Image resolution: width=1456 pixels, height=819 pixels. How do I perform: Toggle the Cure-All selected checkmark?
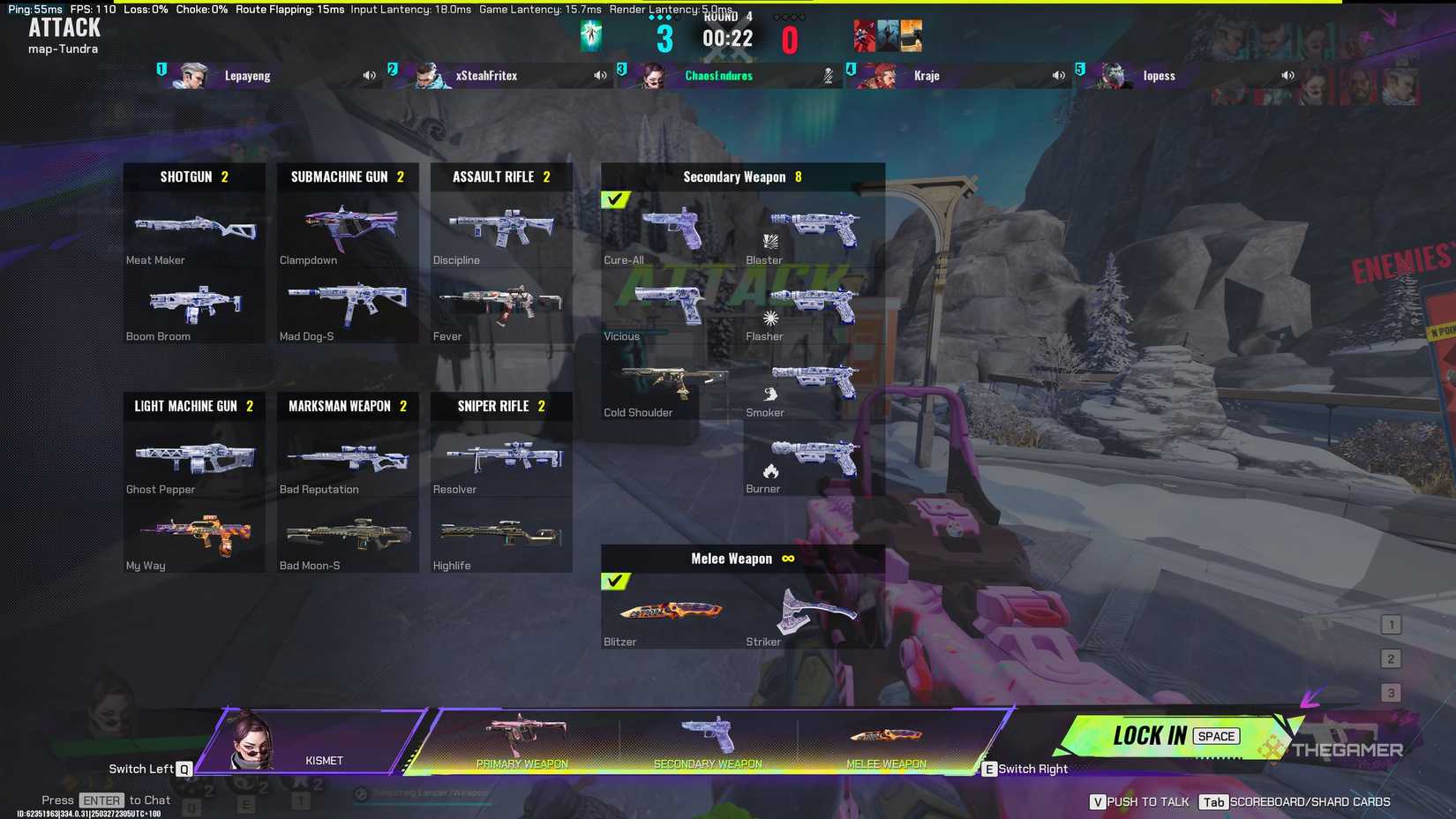[616, 200]
